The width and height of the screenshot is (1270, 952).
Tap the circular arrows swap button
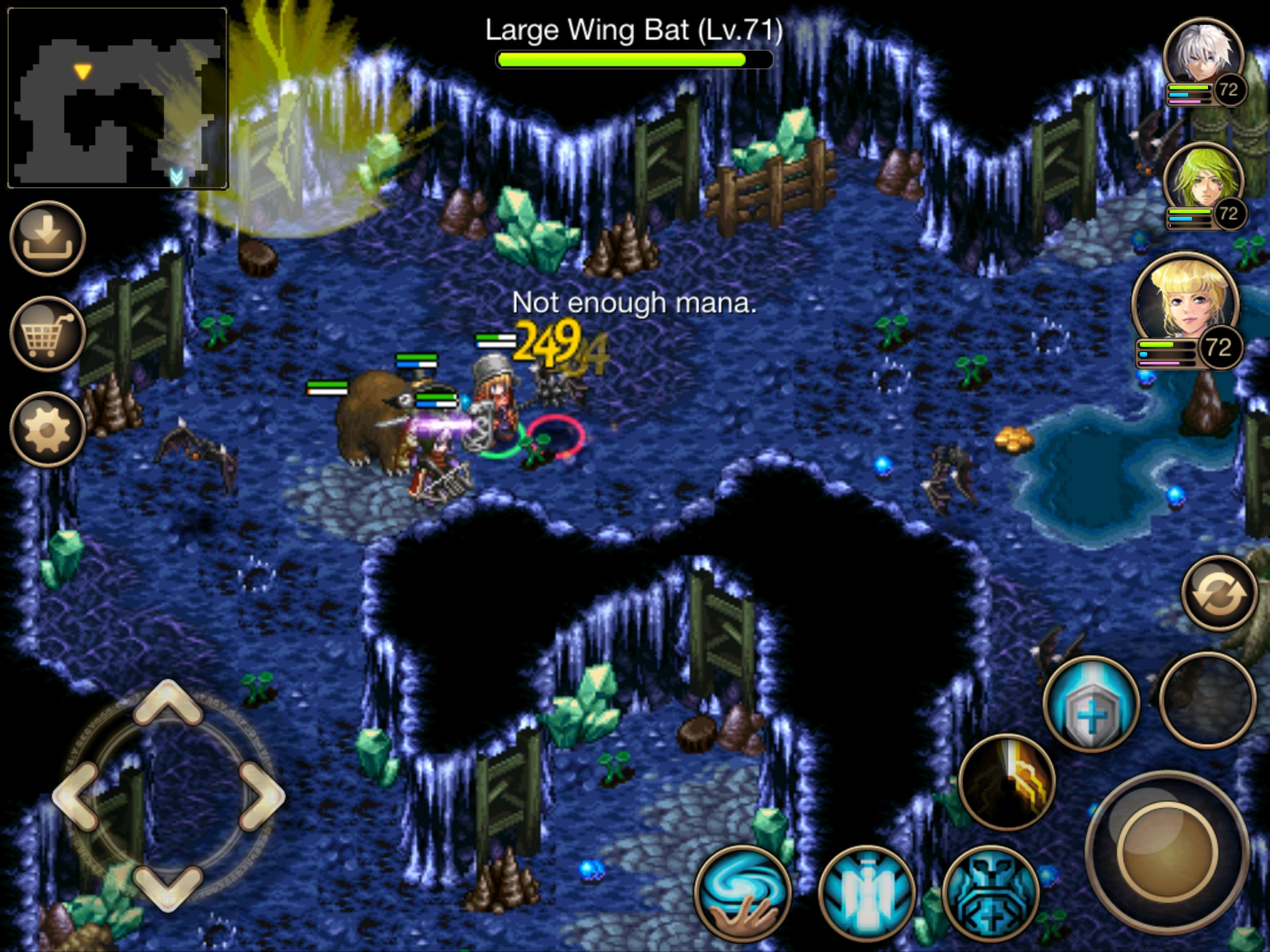click(x=1219, y=593)
